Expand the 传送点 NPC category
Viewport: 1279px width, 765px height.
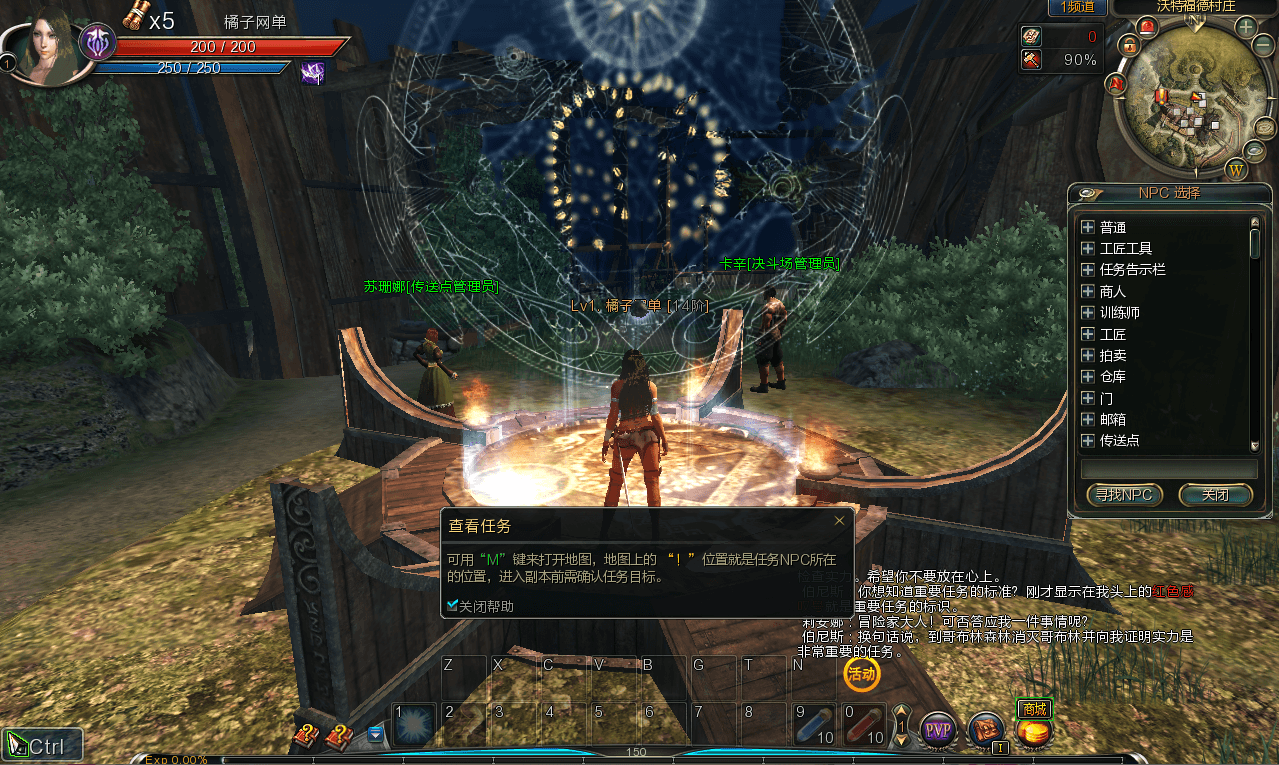1087,440
